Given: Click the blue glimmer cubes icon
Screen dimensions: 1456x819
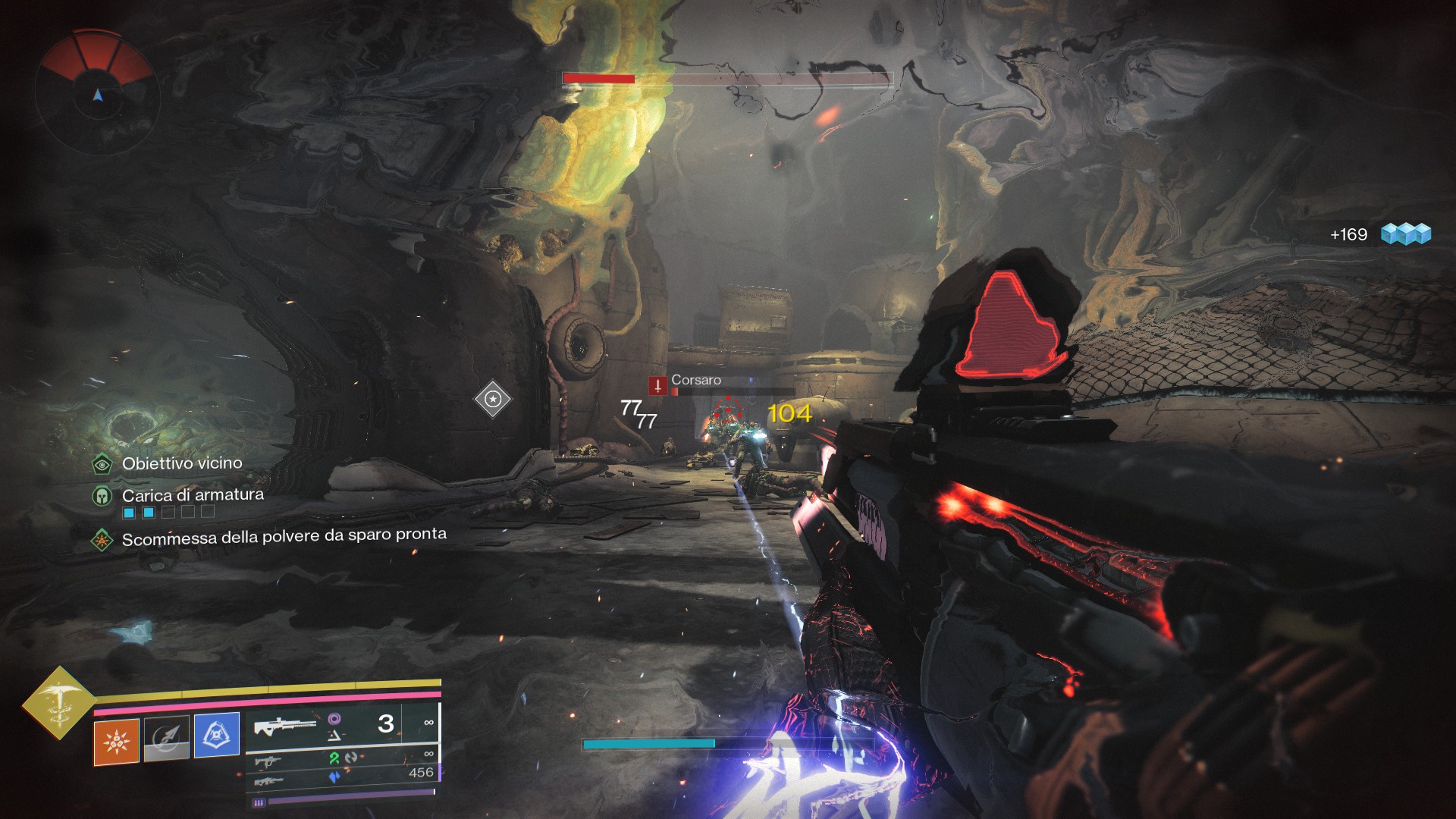Looking at the screenshot, I should pyautogui.click(x=1405, y=234).
